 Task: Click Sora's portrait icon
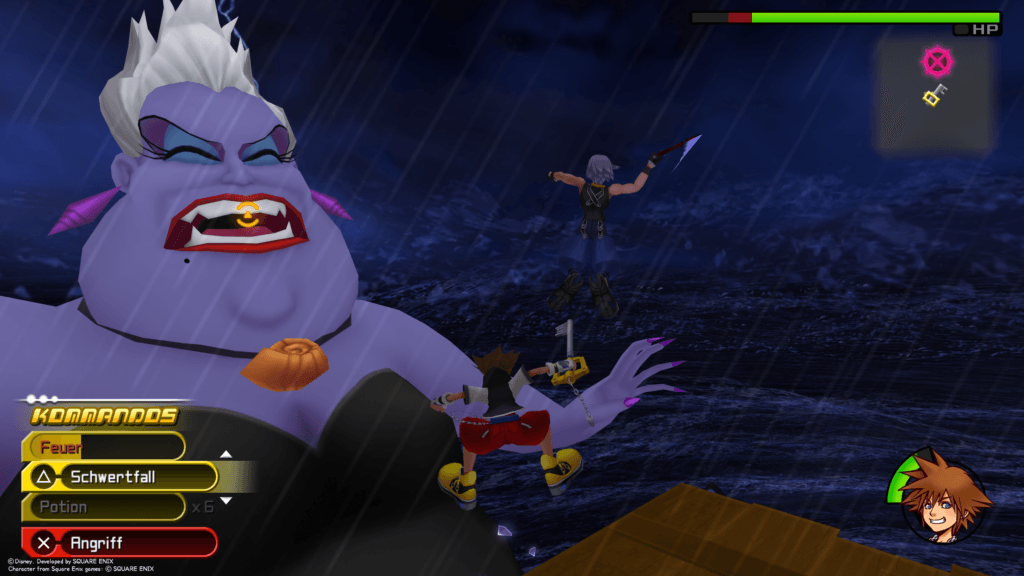tap(945, 499)
